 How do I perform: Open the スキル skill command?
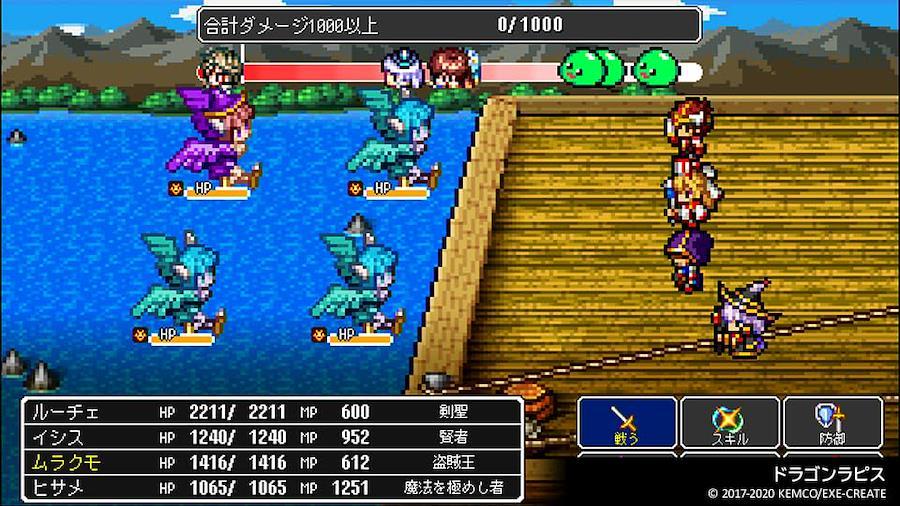click(729, 422)
